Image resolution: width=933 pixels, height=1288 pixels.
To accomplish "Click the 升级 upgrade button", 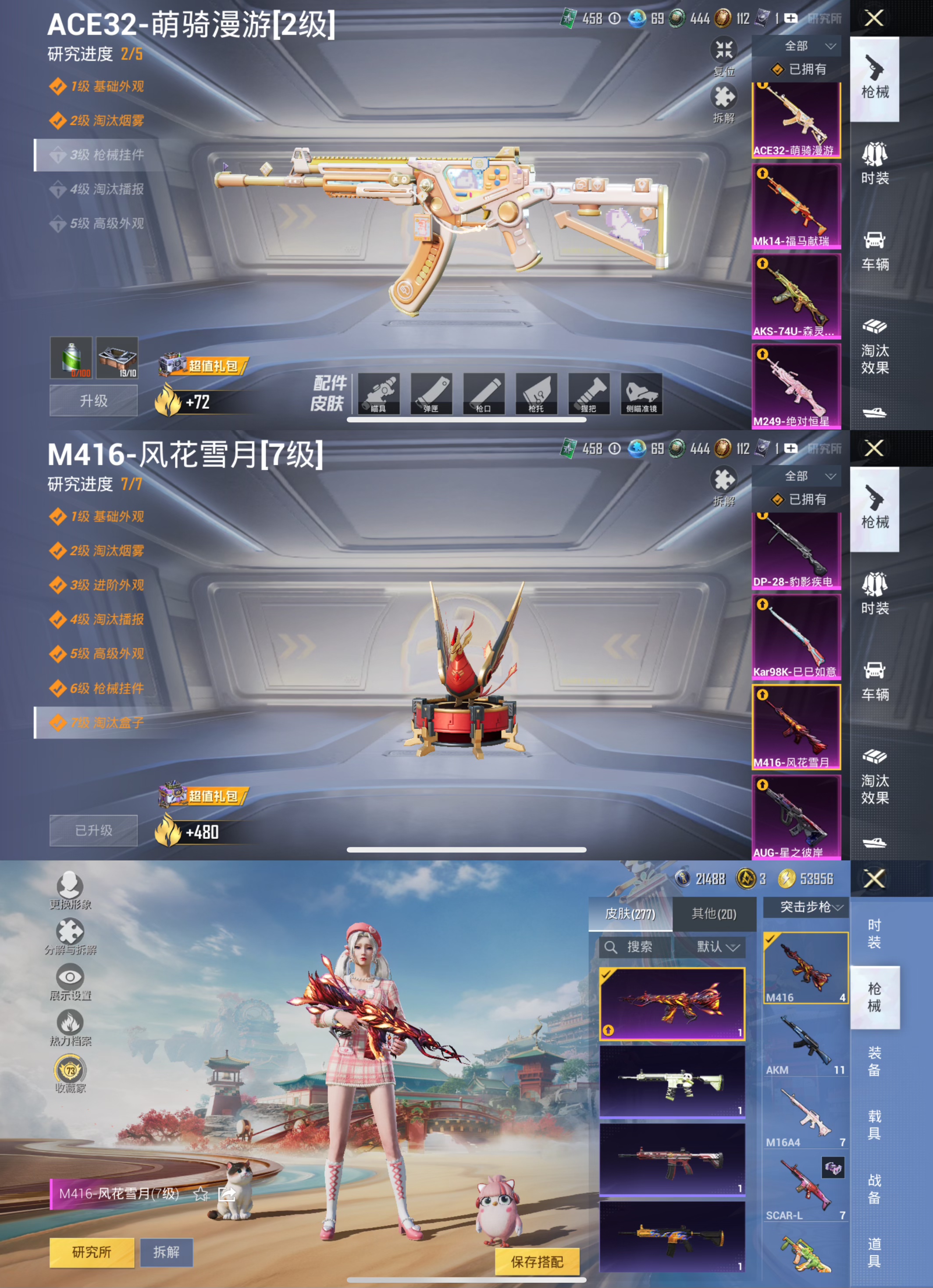I will tap(93, 400).
